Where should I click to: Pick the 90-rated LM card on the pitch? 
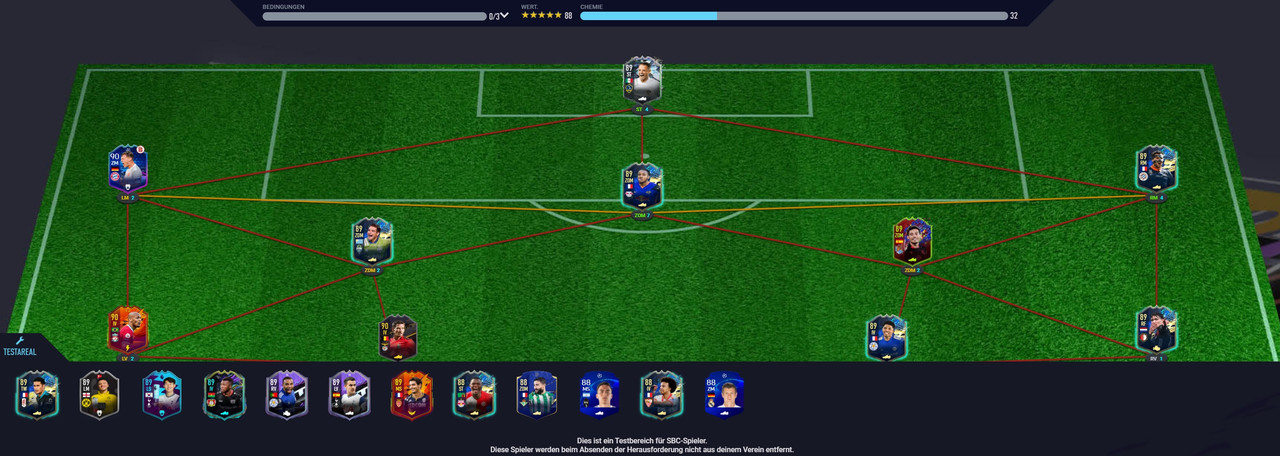[128, 168]
